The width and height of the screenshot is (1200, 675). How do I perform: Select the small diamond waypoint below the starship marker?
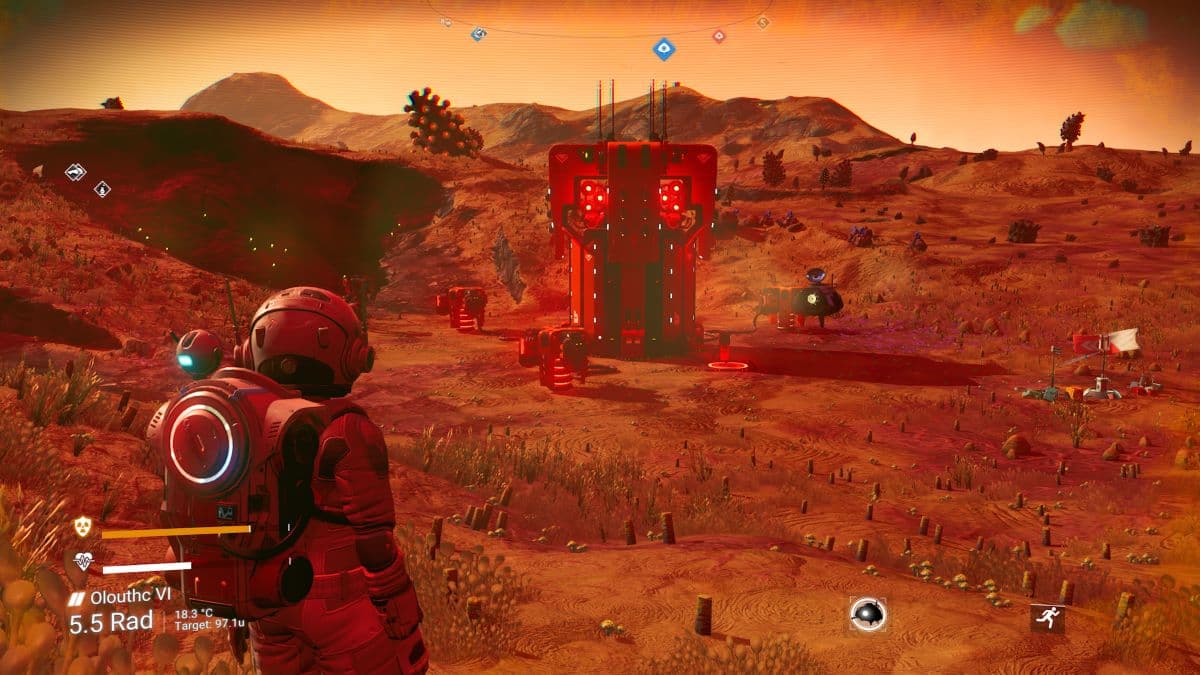pyautogui.click(x=102, y=189)
